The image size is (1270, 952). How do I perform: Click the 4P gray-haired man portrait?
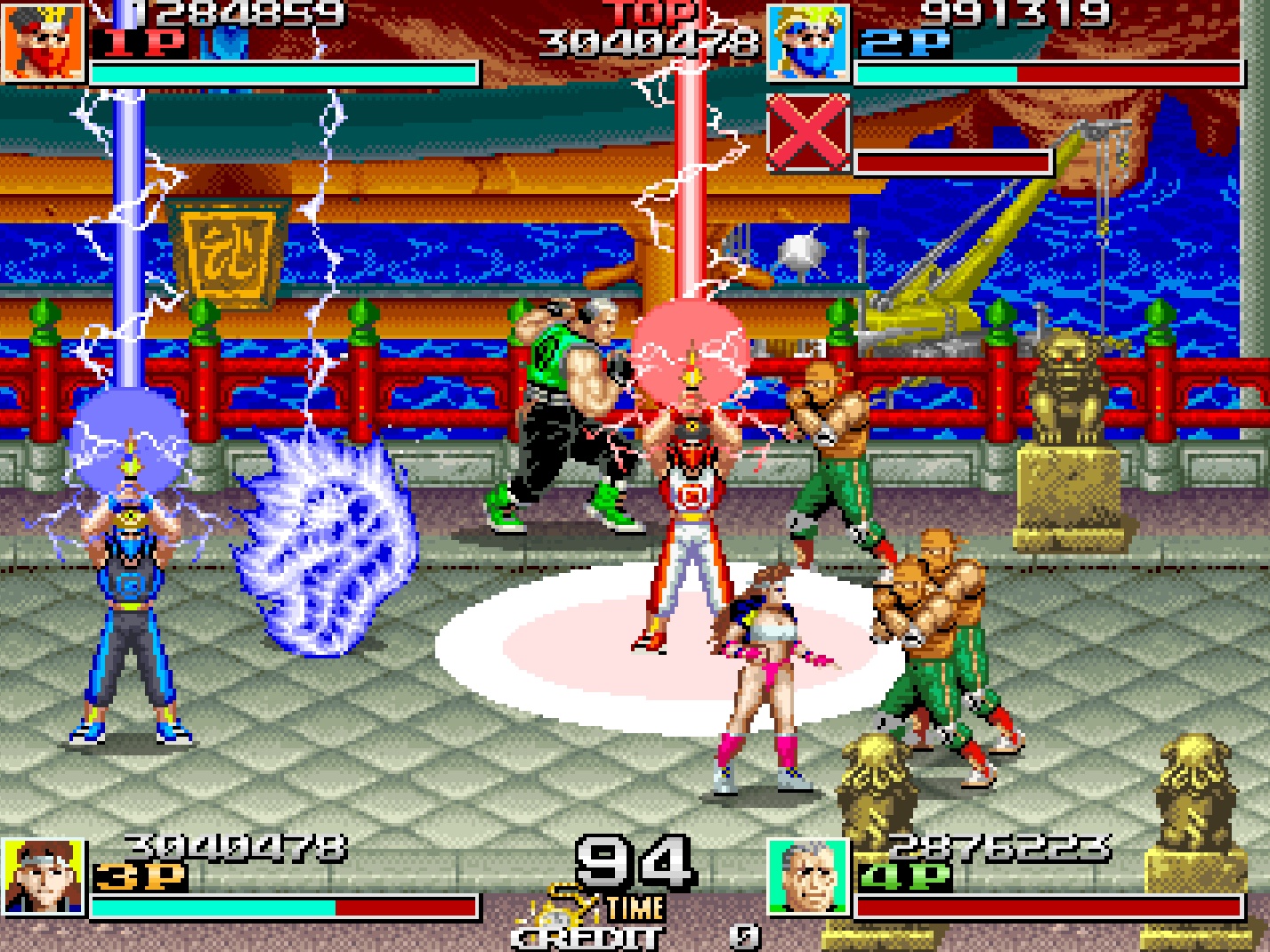pos(808,877)
